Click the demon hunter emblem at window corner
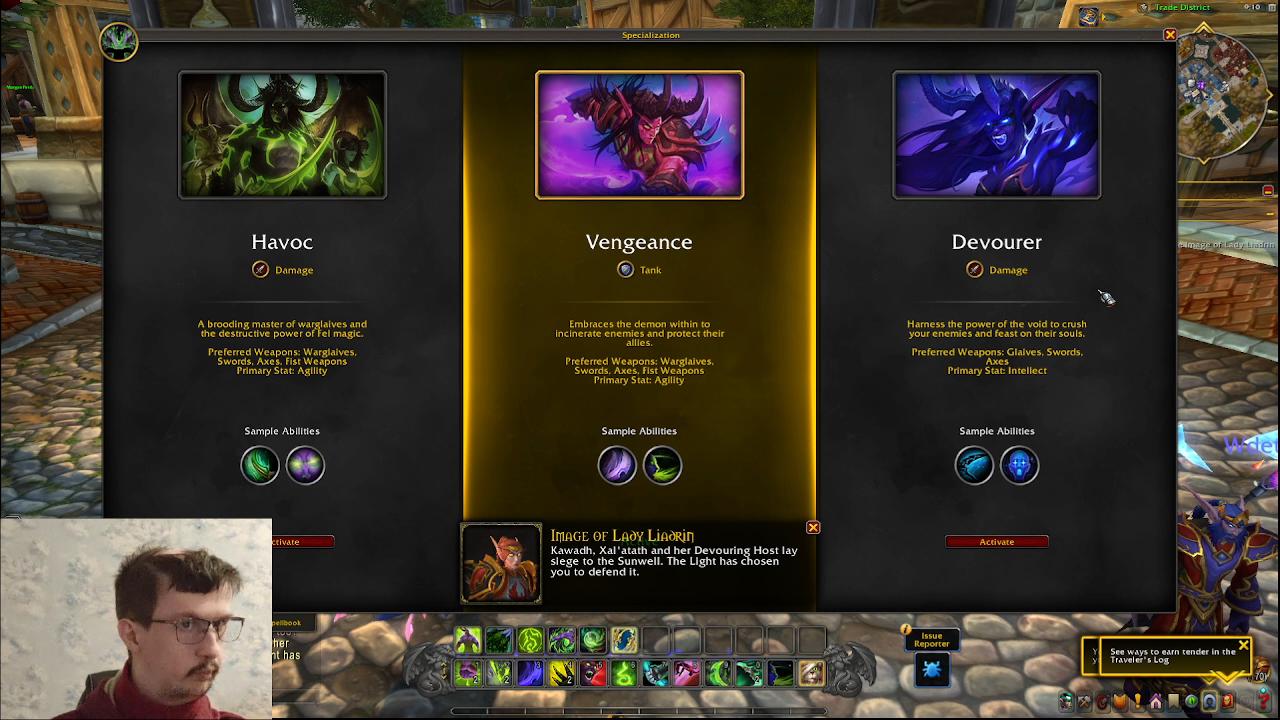 [118, 41]
